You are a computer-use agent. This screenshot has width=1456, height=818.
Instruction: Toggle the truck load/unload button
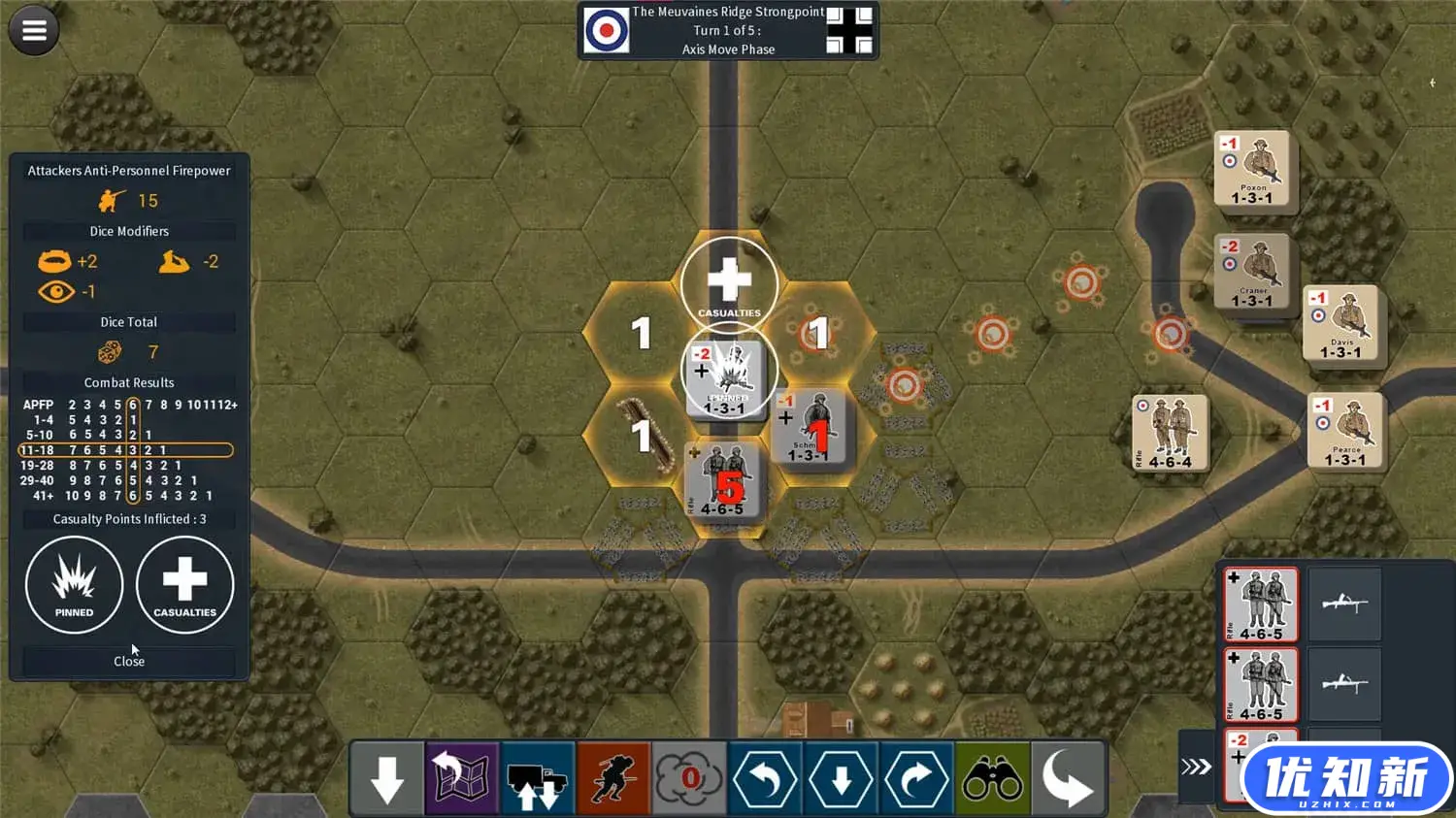click(x=538, y=778)
